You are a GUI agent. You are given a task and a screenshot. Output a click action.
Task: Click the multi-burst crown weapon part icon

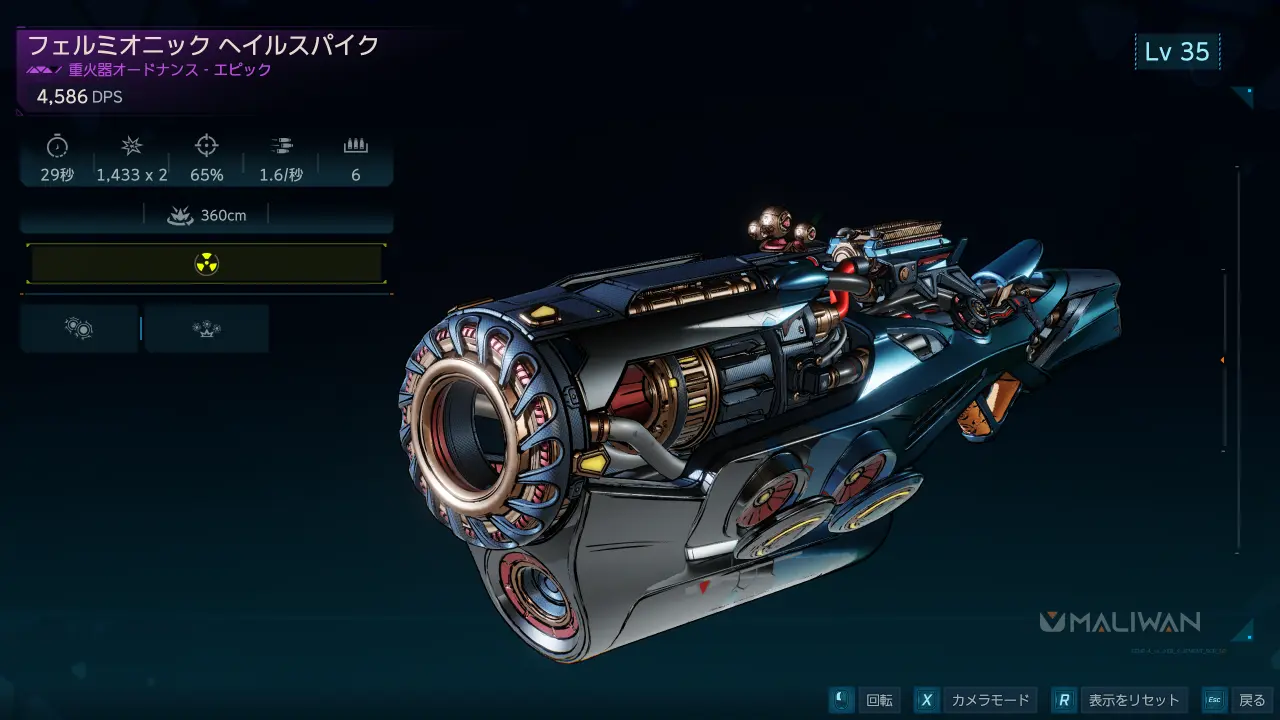tap(206, 327)
